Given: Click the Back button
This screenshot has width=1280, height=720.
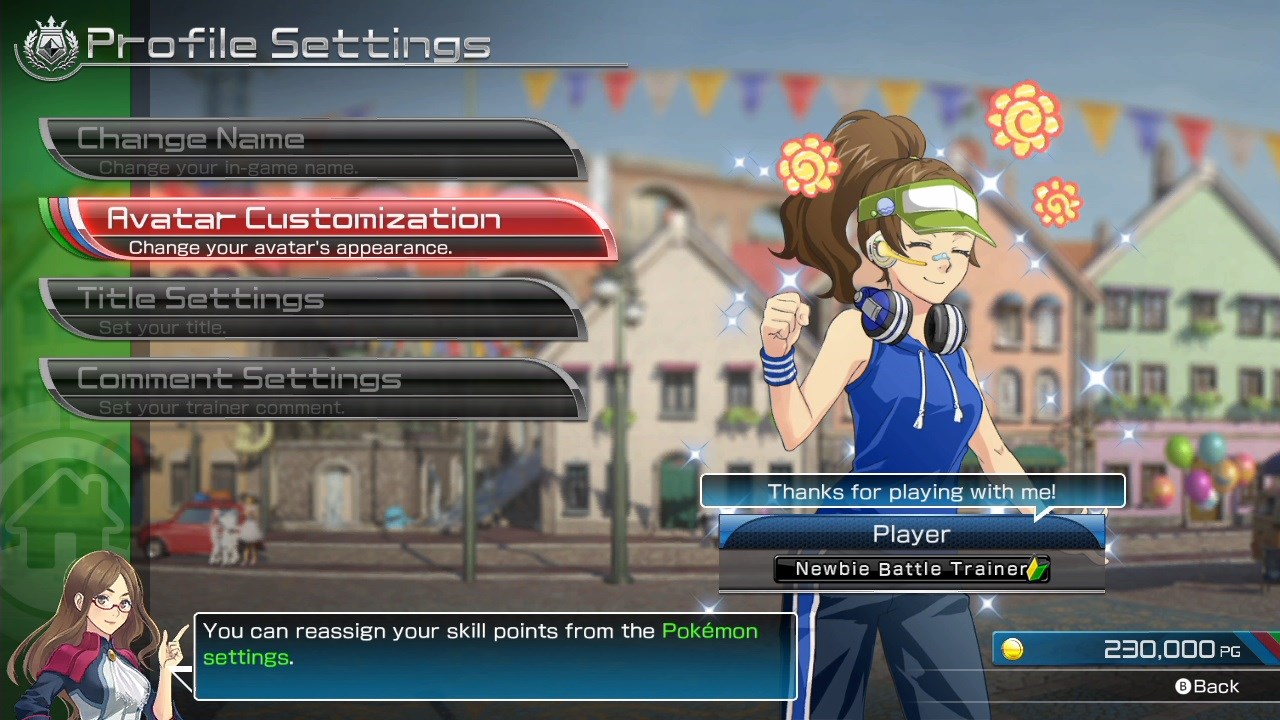Looking at the screenshot, I should tap(1207, 686).
